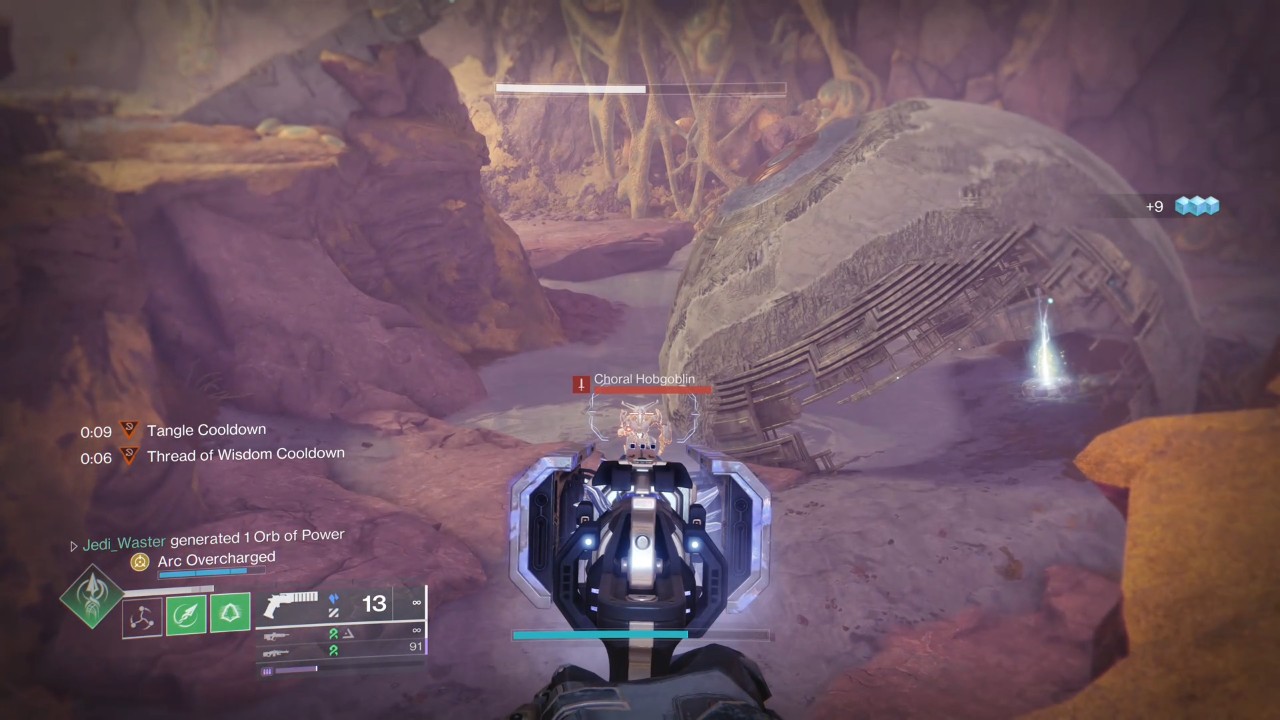
Task: Trigger the green class ability icon
Action: (x=230, y=612)
